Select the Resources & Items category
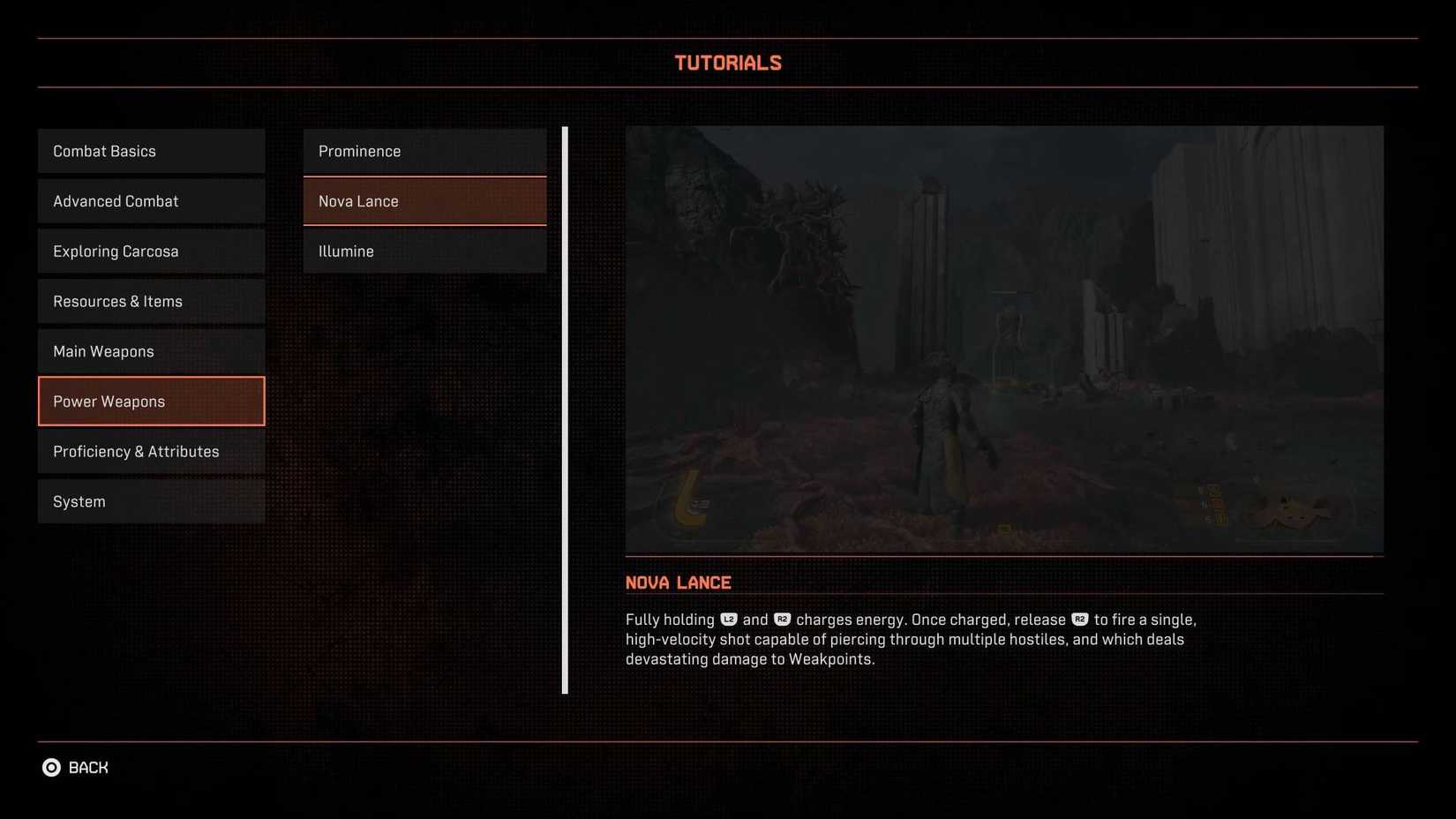The height and width of the screenshot is (819, 1456). click(151, 301)
